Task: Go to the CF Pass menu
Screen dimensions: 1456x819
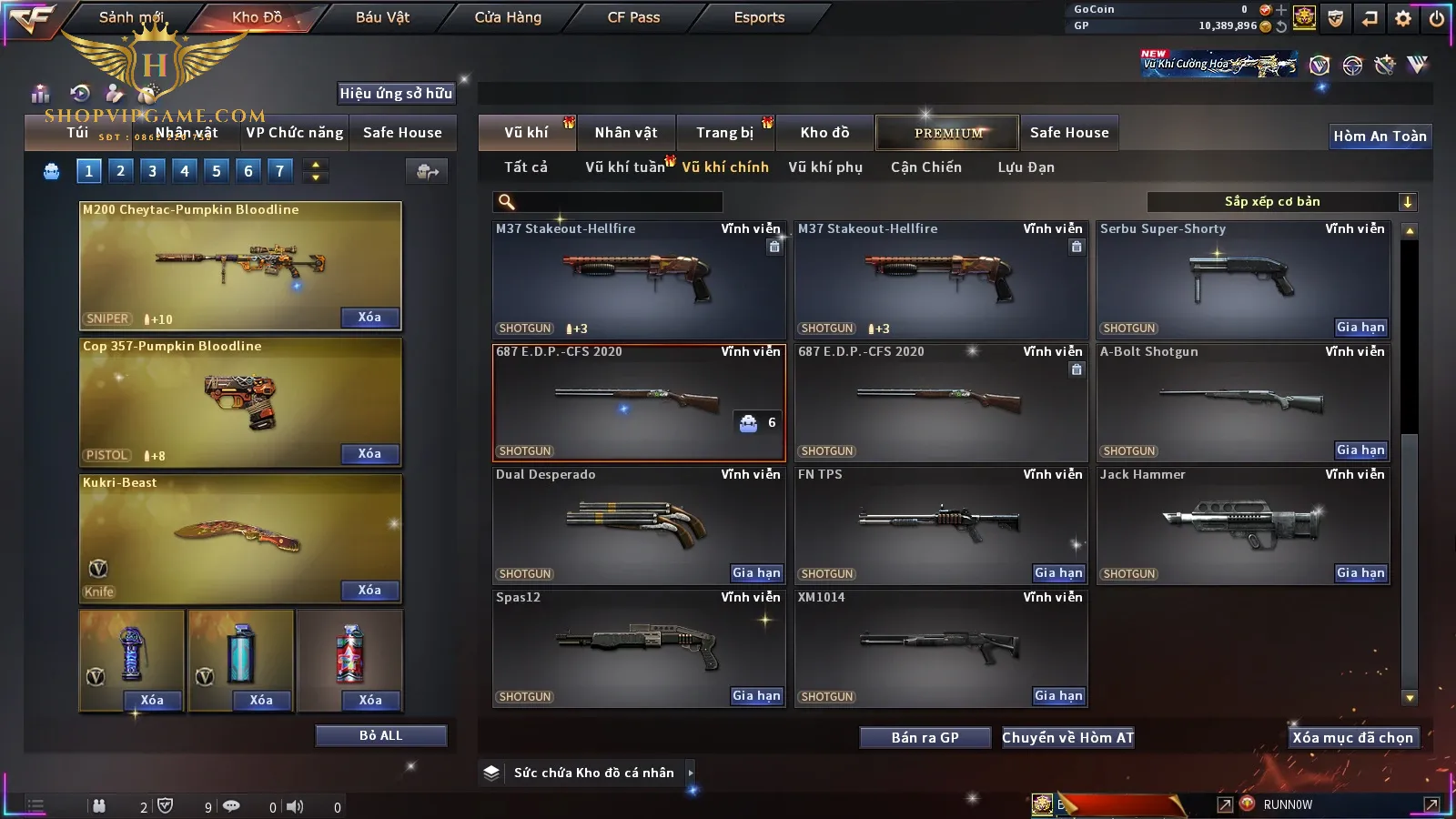Action: click(633, 17)
